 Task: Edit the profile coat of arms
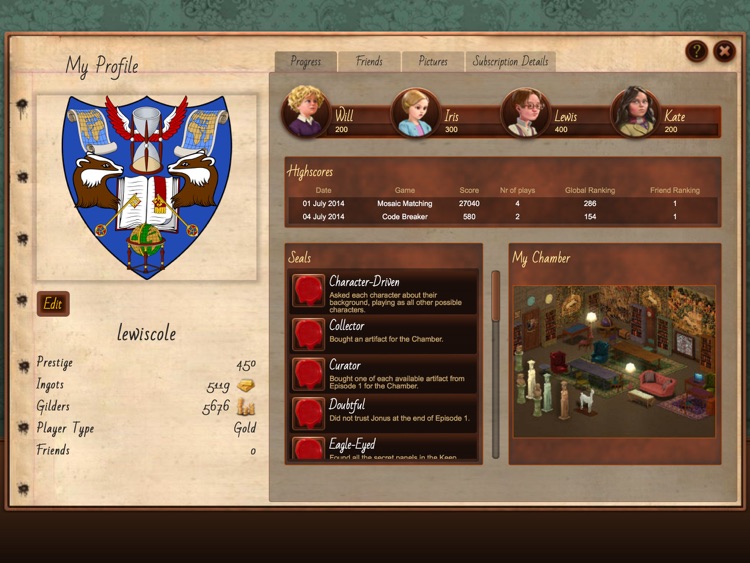(x=53, y=304)
